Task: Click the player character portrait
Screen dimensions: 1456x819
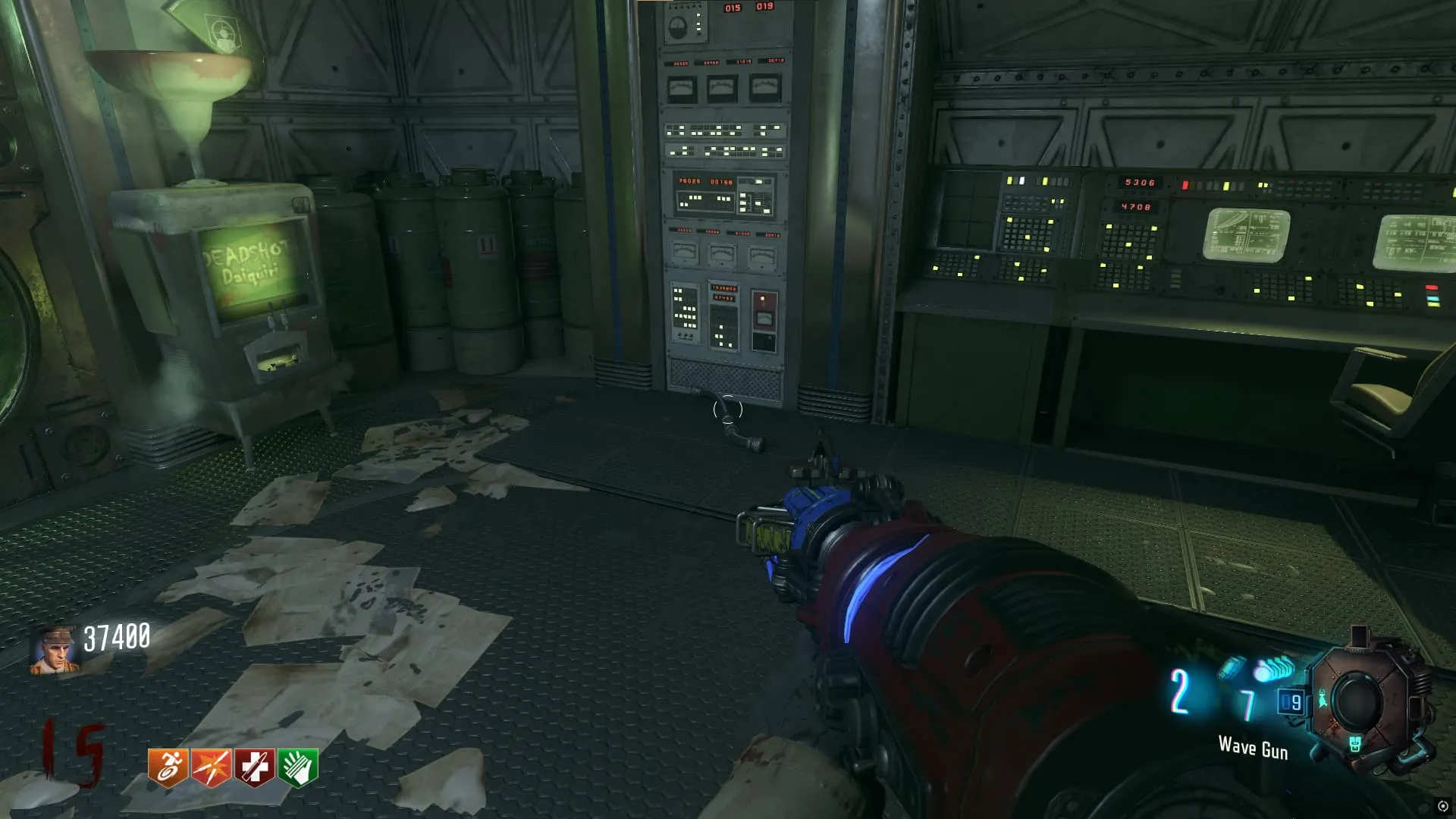Action: pyautogui.click(x=54, y=651)
